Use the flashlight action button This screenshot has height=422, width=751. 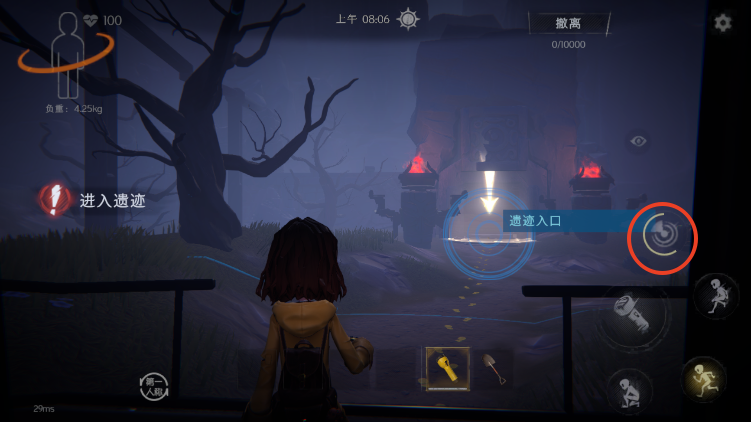tap(634, 317)
